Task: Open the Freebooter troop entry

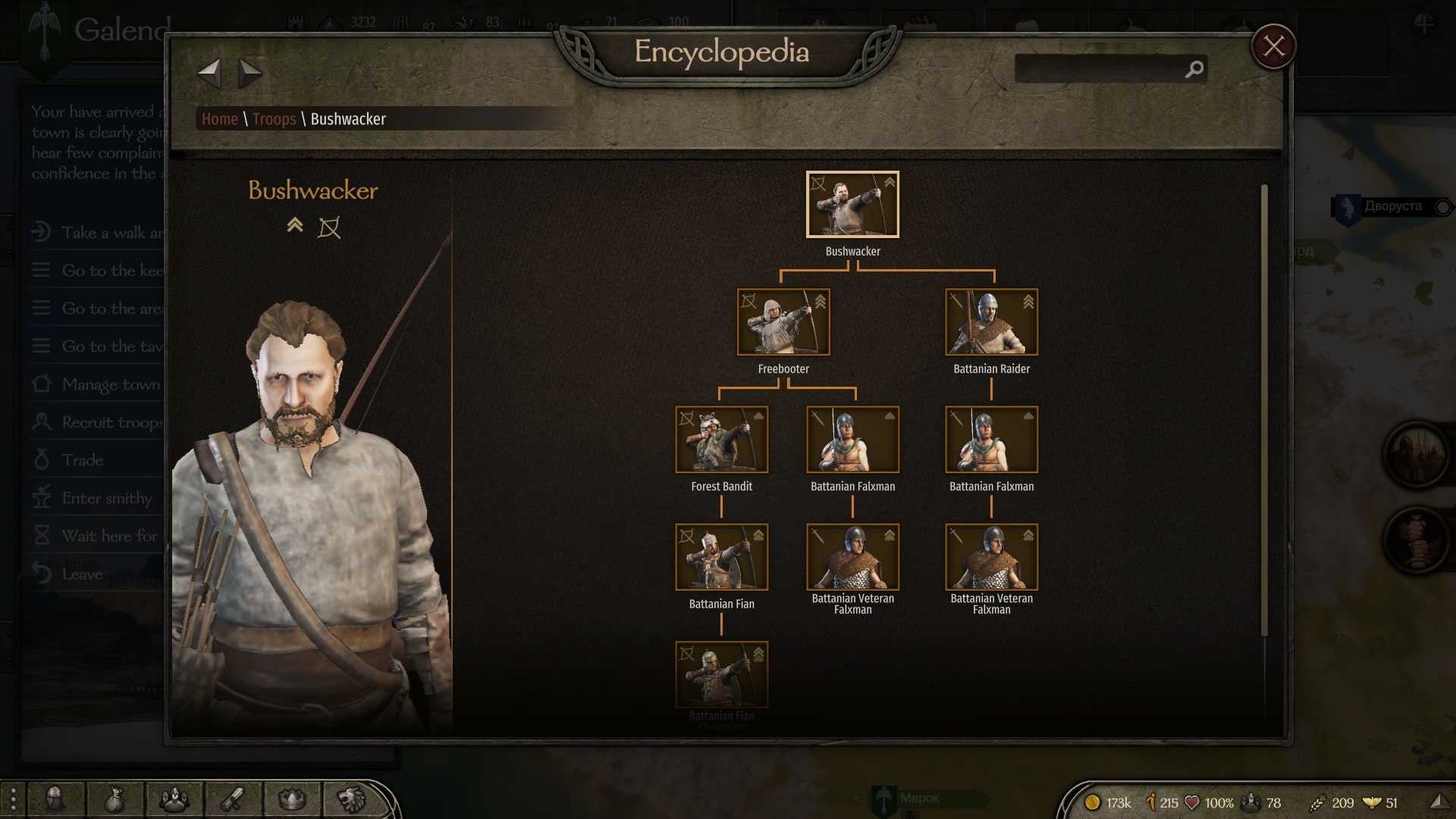Action: click(783, 322)
